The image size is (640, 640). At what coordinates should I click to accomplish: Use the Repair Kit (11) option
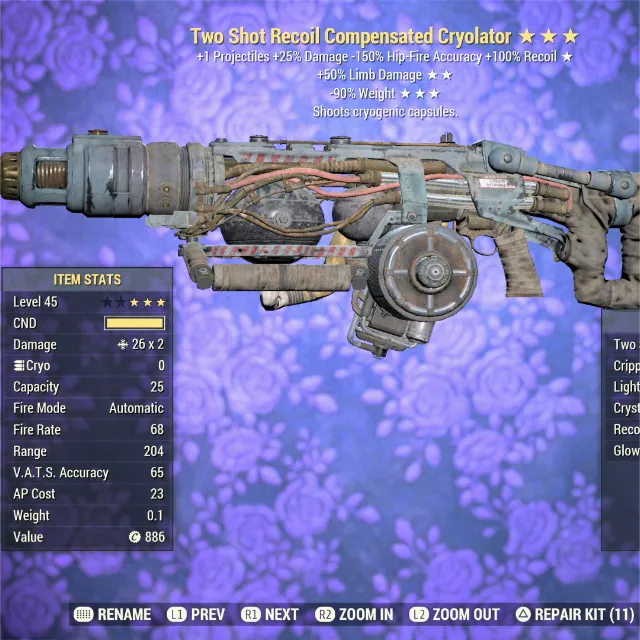pos(574,615)
